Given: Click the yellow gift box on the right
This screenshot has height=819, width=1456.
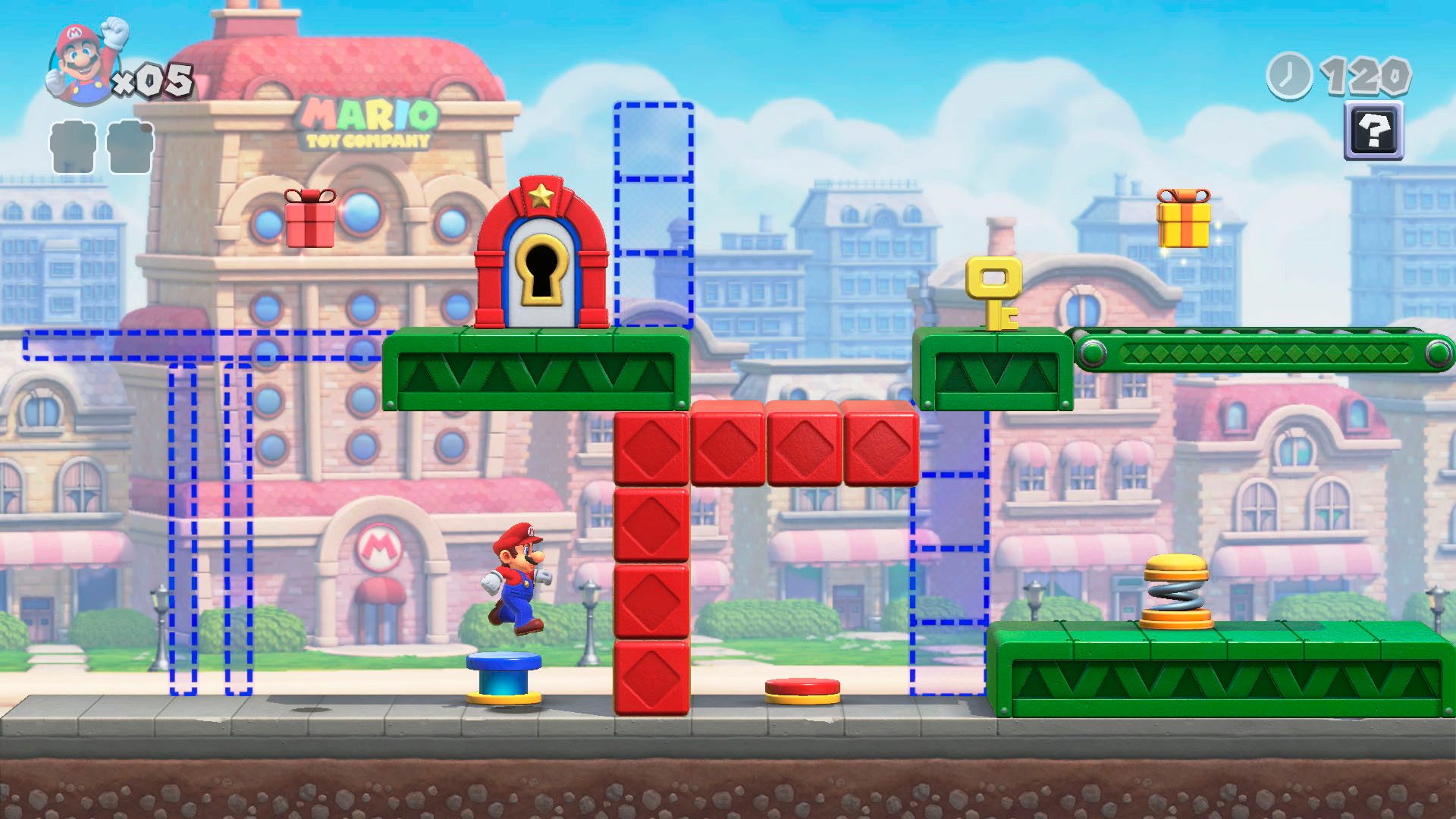Looking at the screenshot, I should tap(1183, 224).
